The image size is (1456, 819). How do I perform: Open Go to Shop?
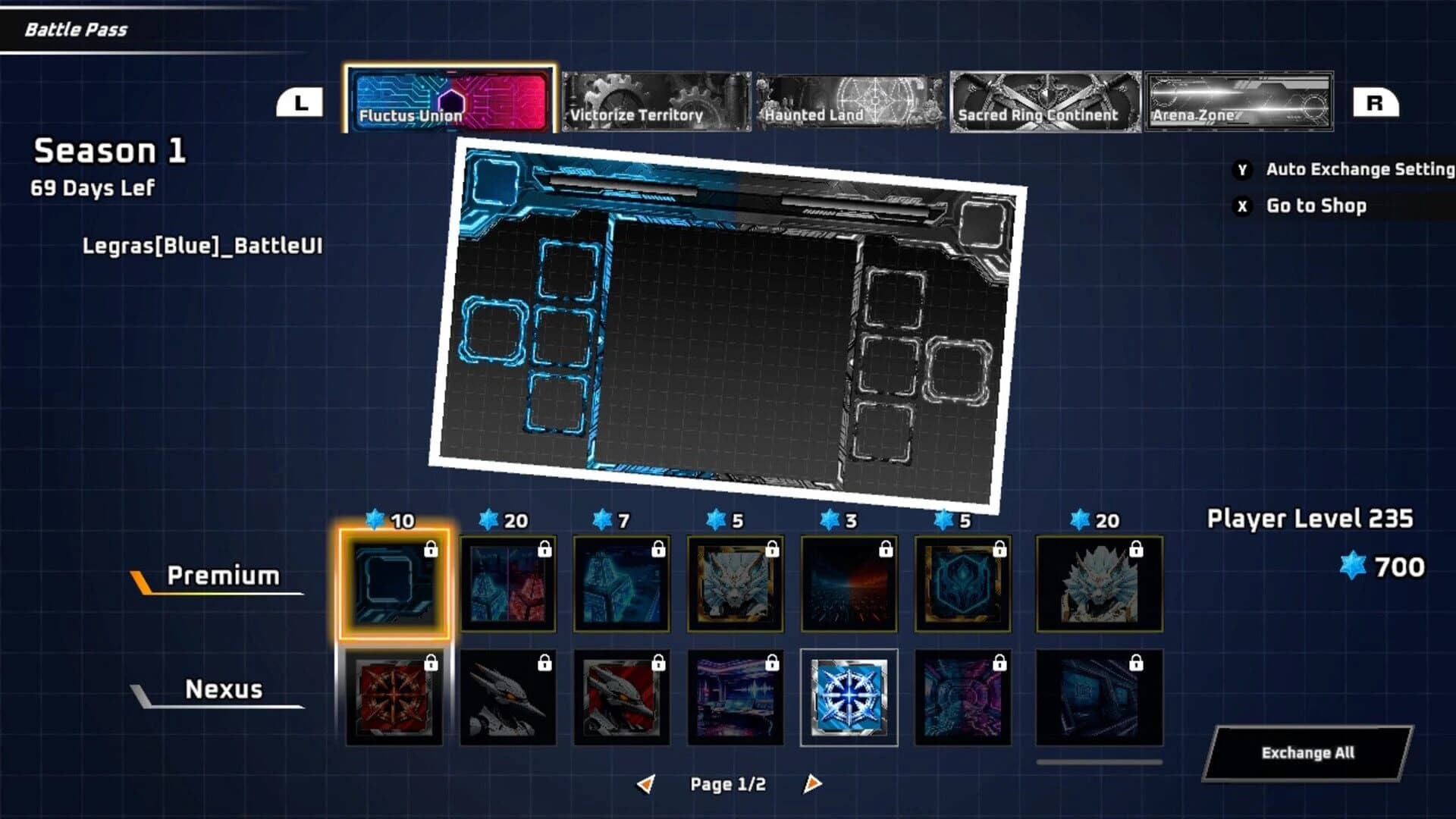[1314, 206]
